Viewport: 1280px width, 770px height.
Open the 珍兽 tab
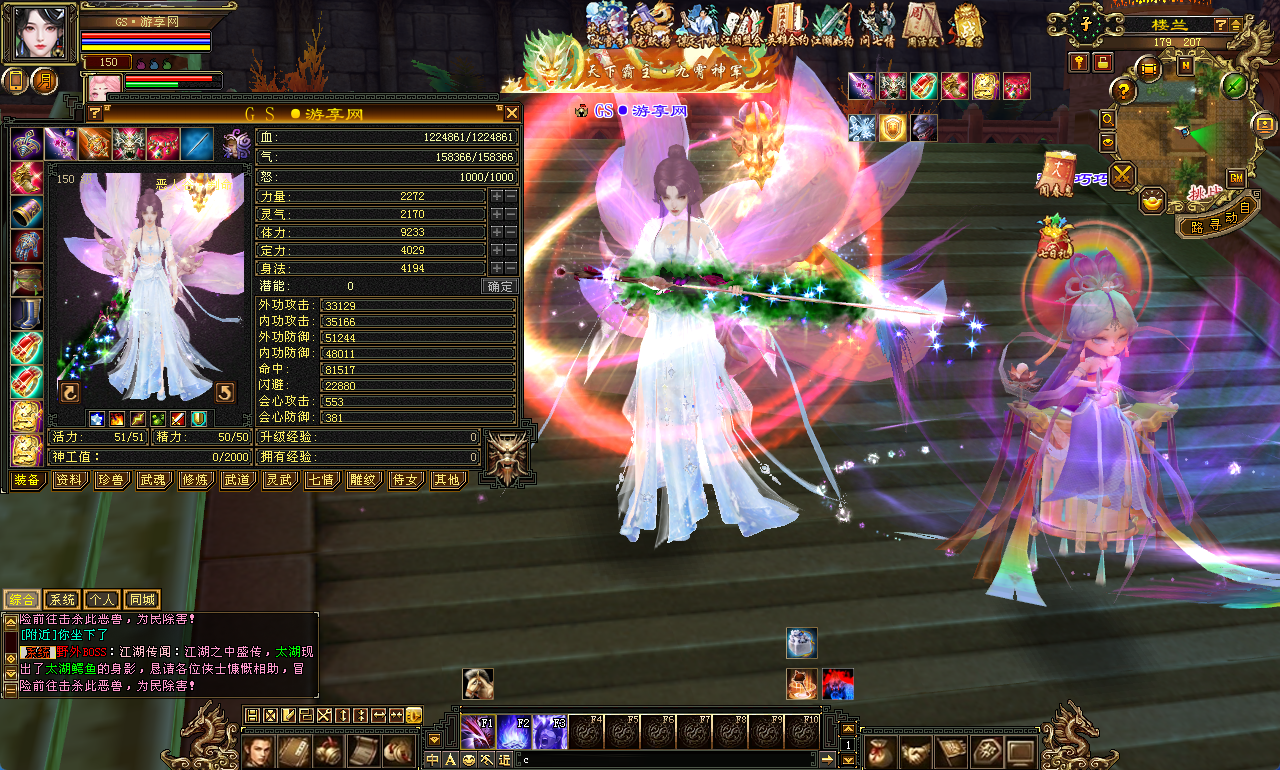click(111, 480)
